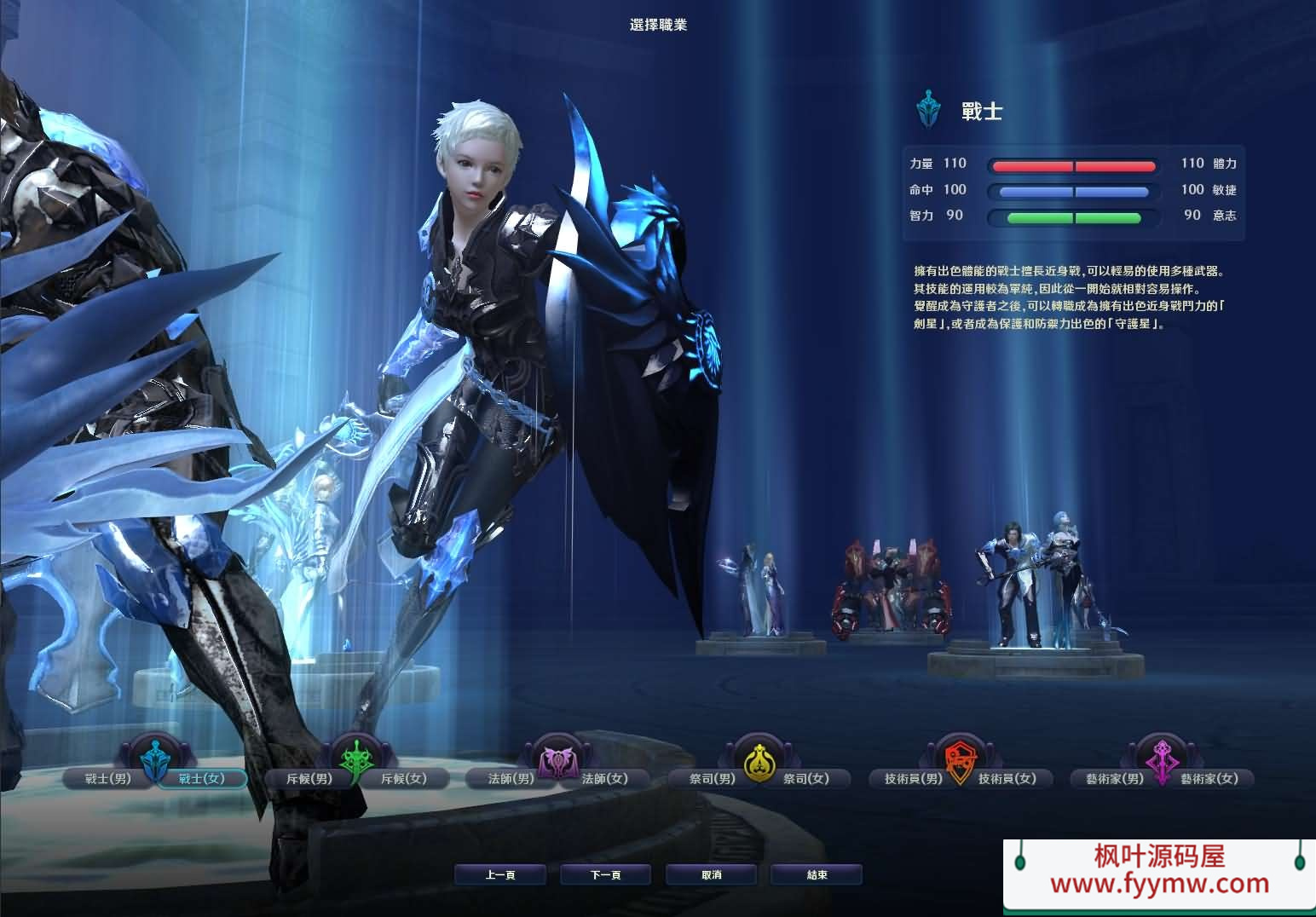Select the purple Mage class emblem
The image size is (1316, 917).
pos(558,758)
